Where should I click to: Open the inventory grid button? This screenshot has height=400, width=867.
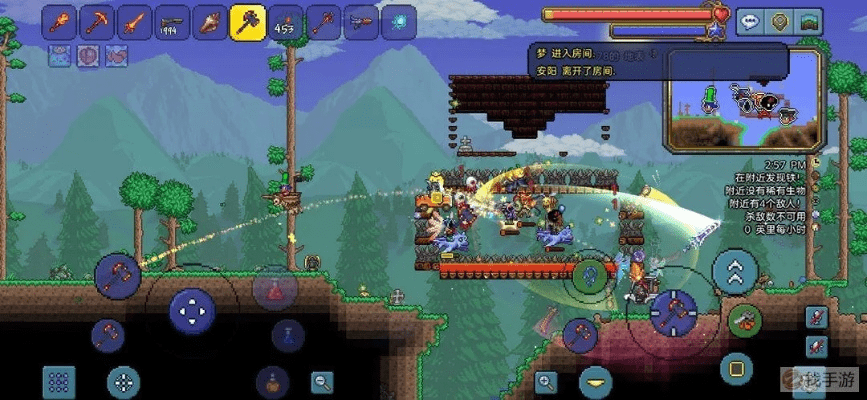click(x=58, y=381)
